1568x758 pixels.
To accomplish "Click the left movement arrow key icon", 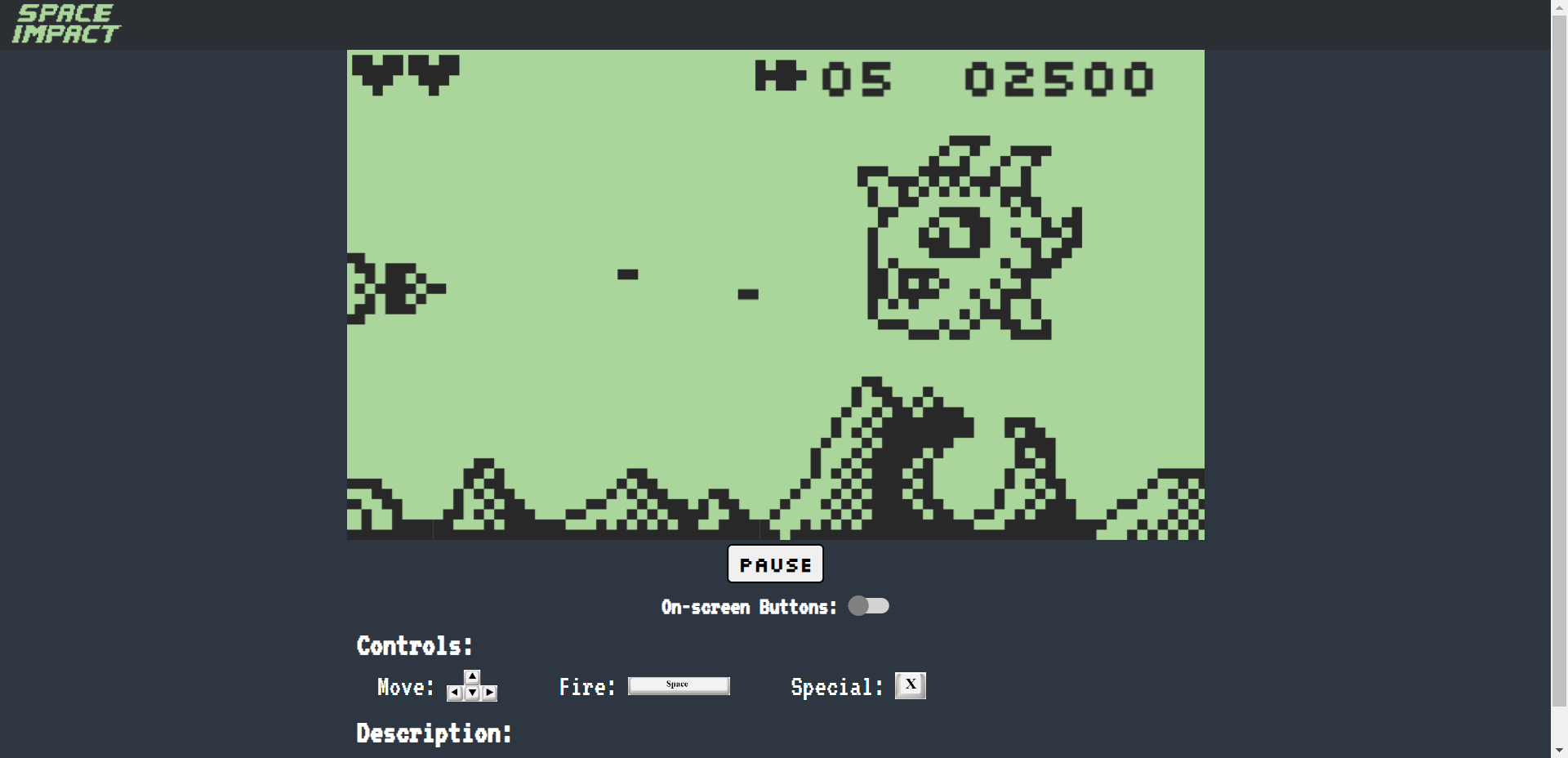I will pos(454,693).
